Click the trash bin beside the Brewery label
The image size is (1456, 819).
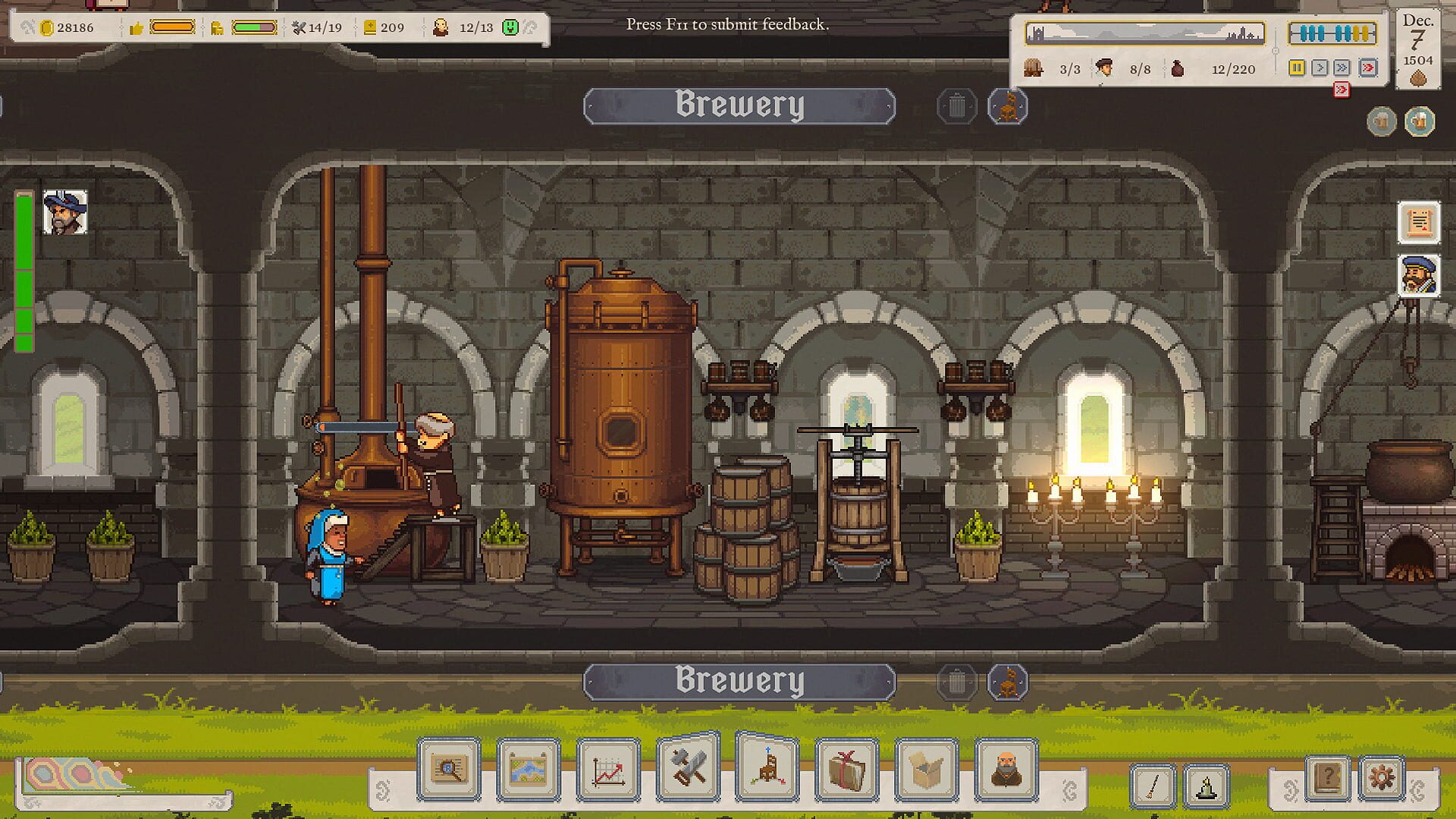[956, 106]
